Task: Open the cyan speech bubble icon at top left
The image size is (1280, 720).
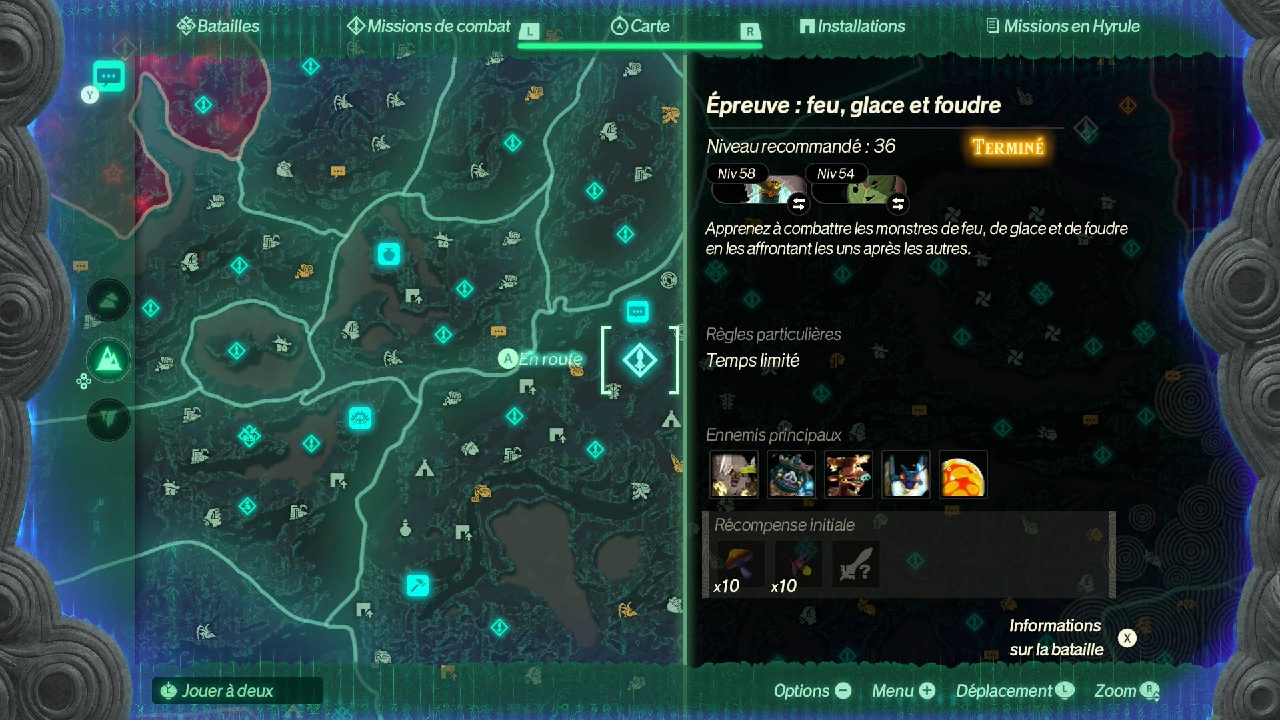Action: click(108, 75)
